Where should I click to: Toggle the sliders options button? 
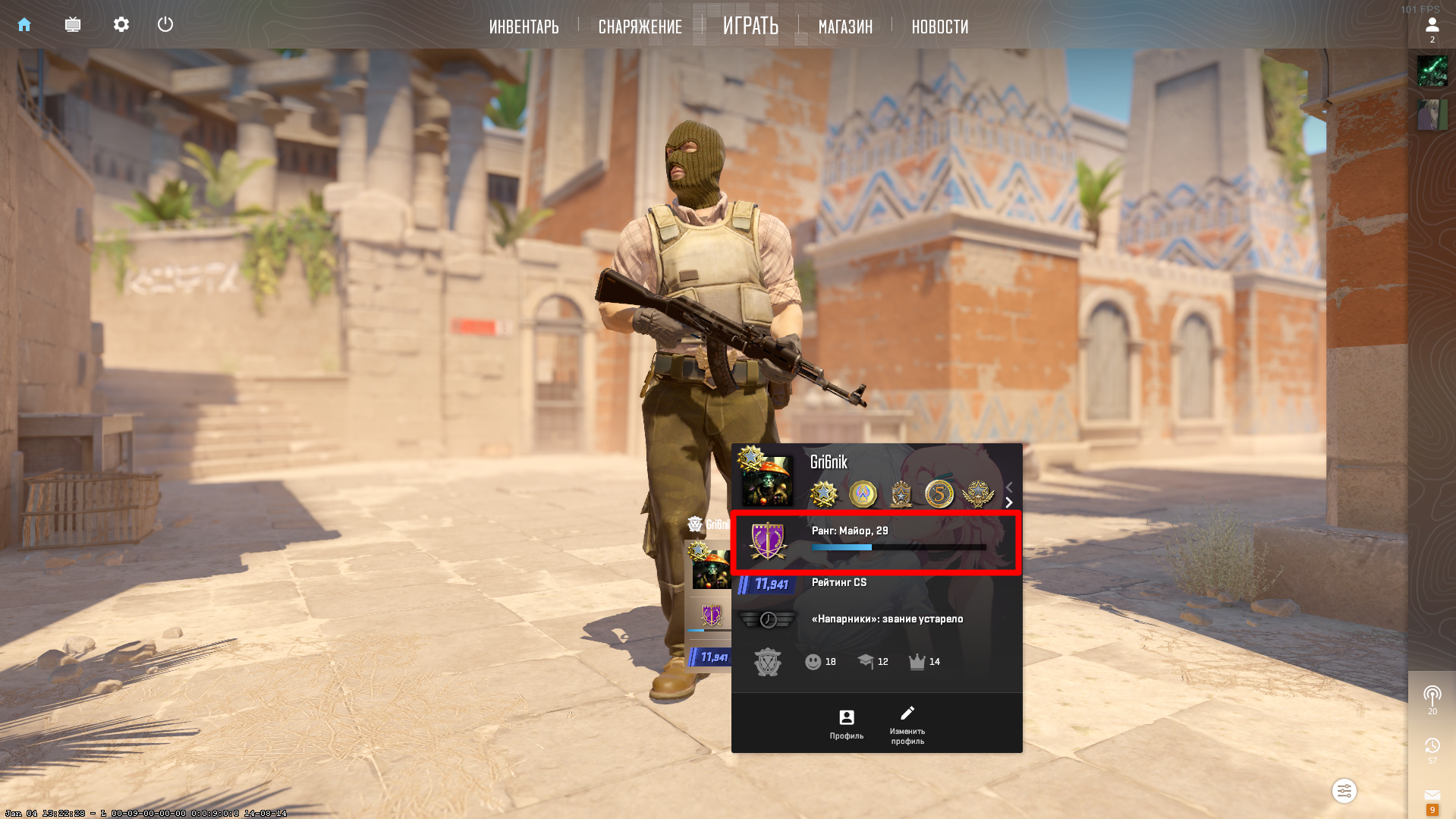click(1344, 791)
